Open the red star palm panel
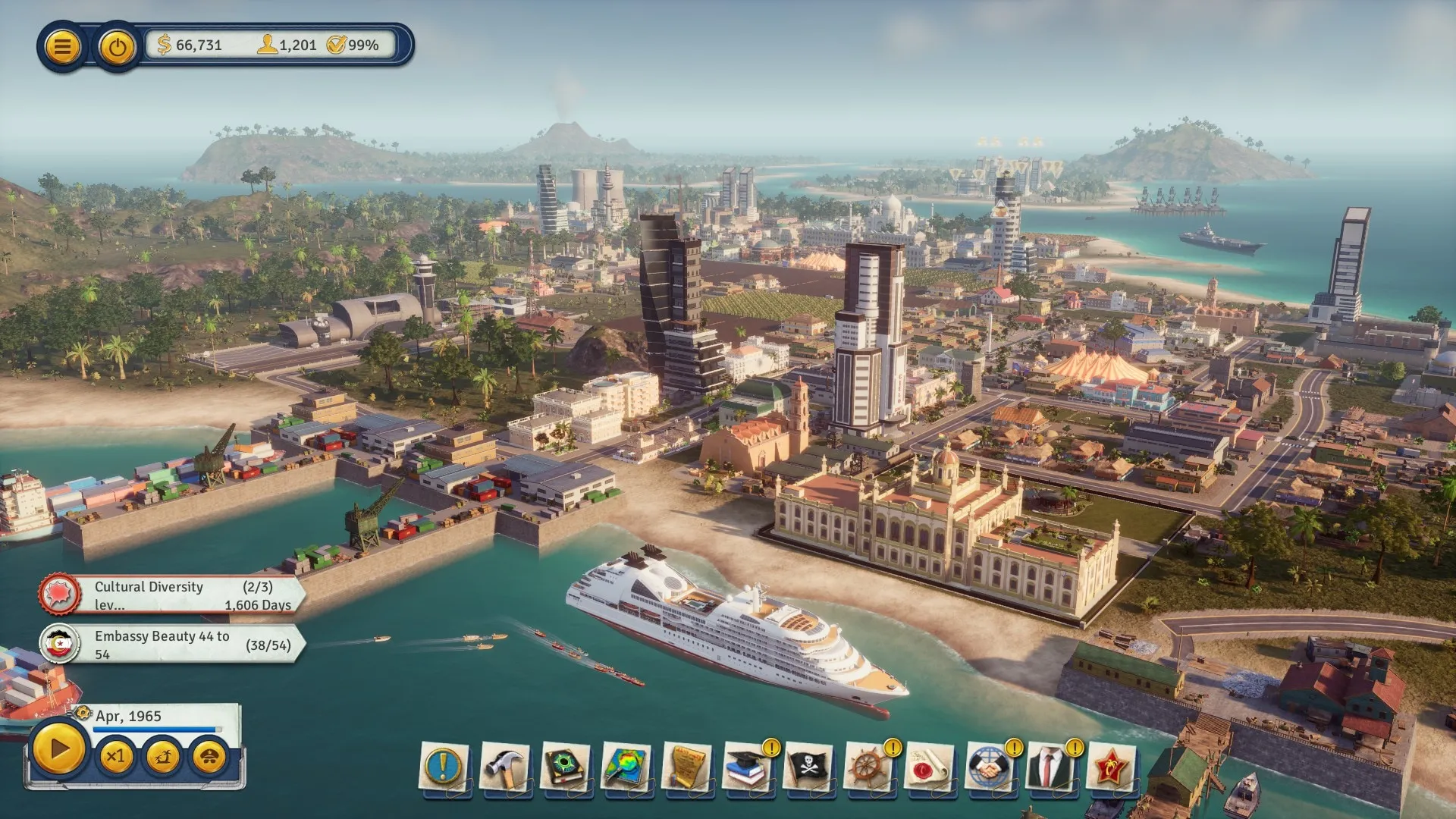1456x819 pixels. pyautogui.click(x=1112, y=767)
